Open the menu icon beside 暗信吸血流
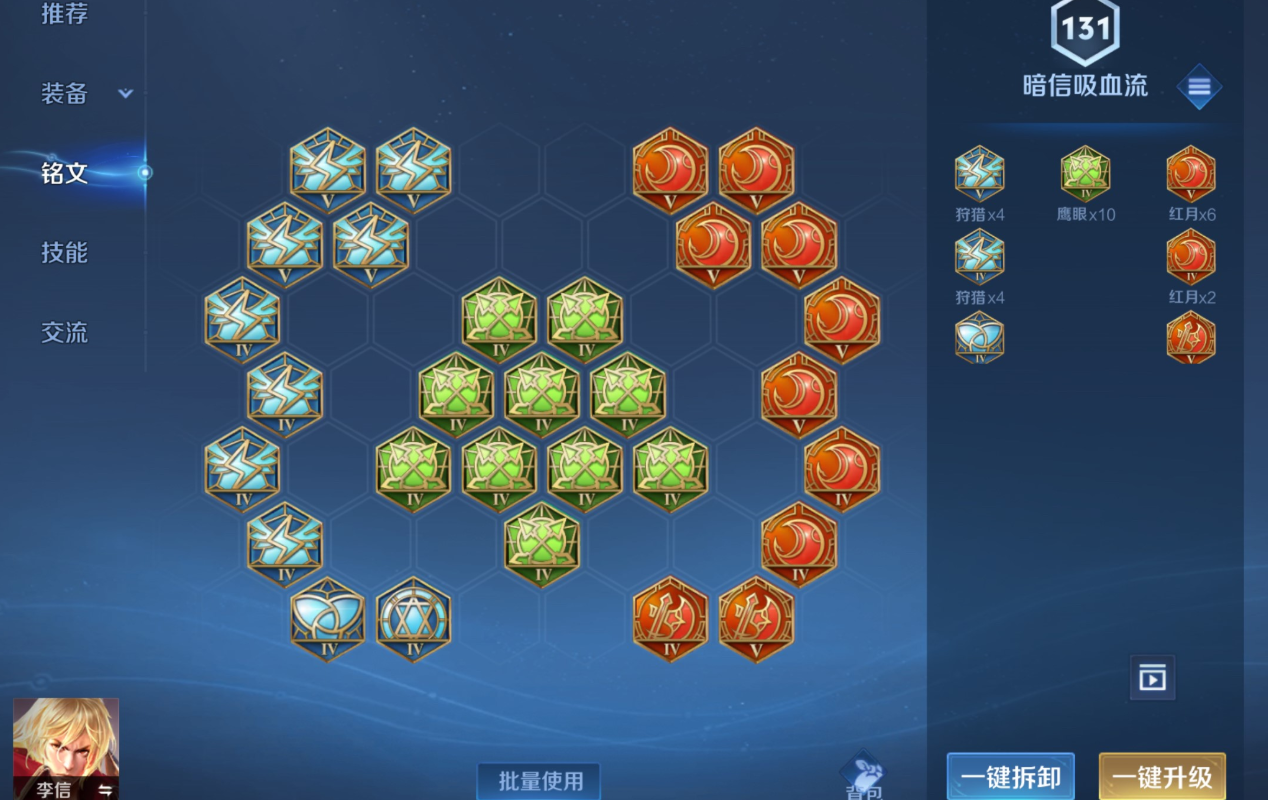Image resolution: width=1268 pixels, height=800 pixels. (x=1199, y=88)
